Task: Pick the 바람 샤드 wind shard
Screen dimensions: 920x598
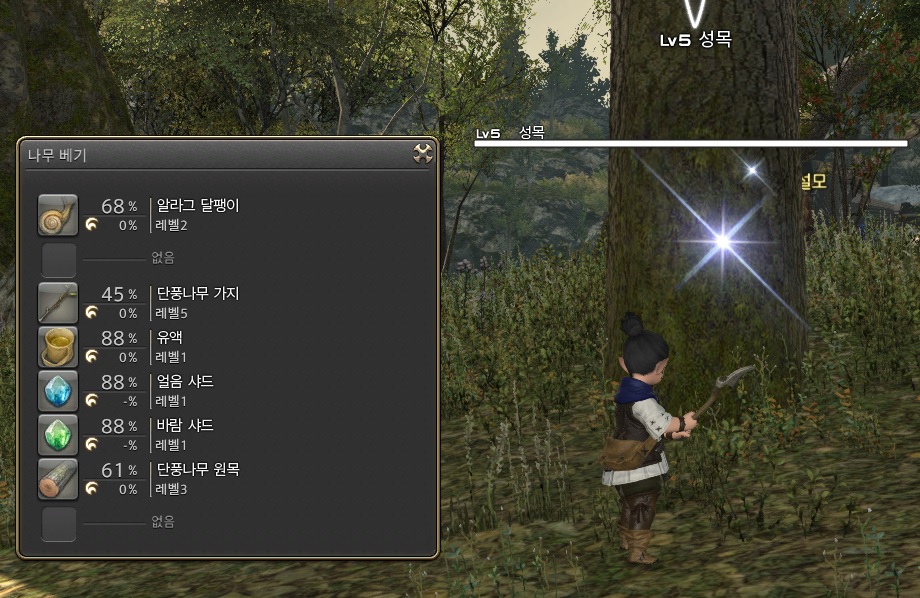Action: 57,434
